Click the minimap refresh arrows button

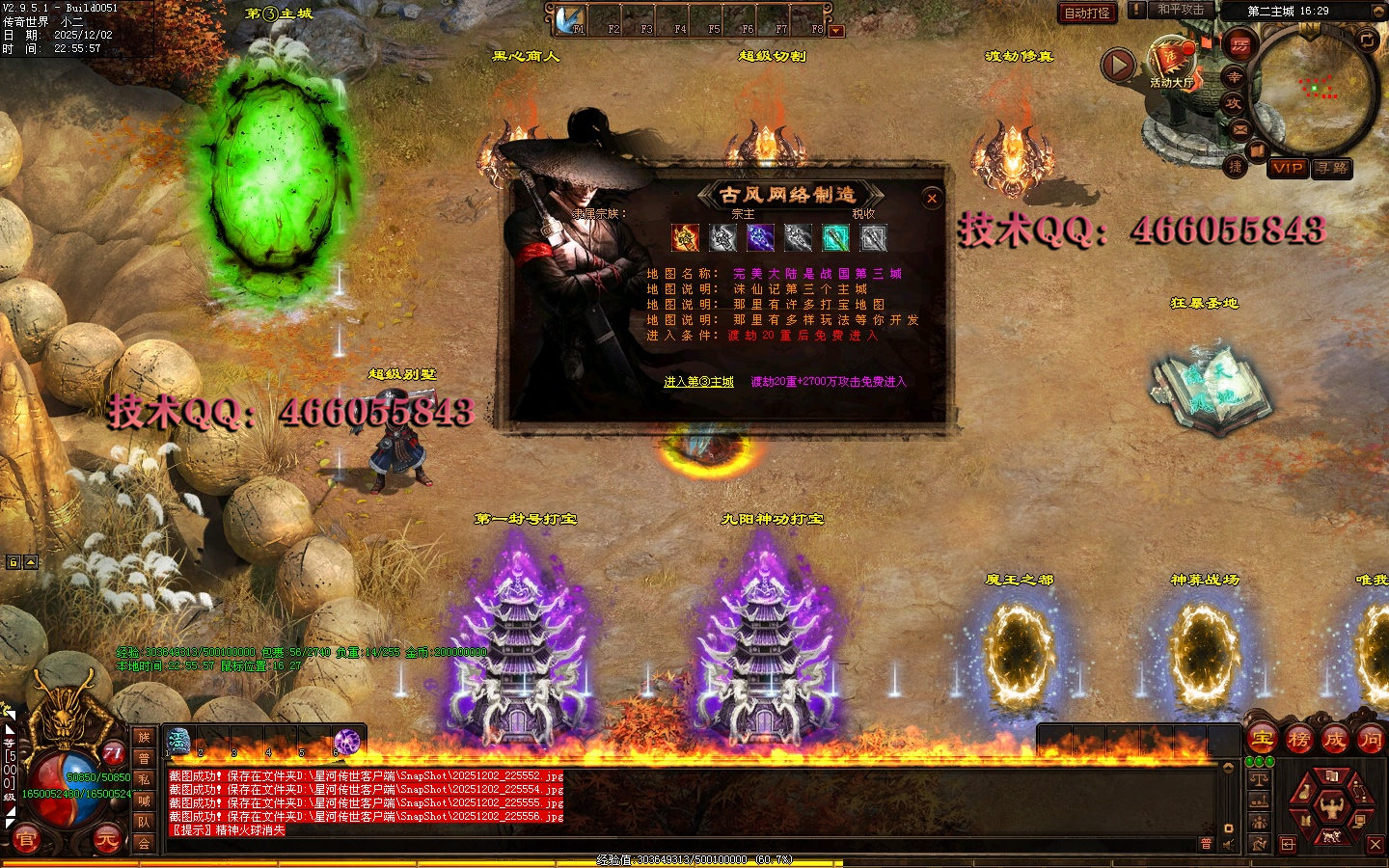[1368, 40]
